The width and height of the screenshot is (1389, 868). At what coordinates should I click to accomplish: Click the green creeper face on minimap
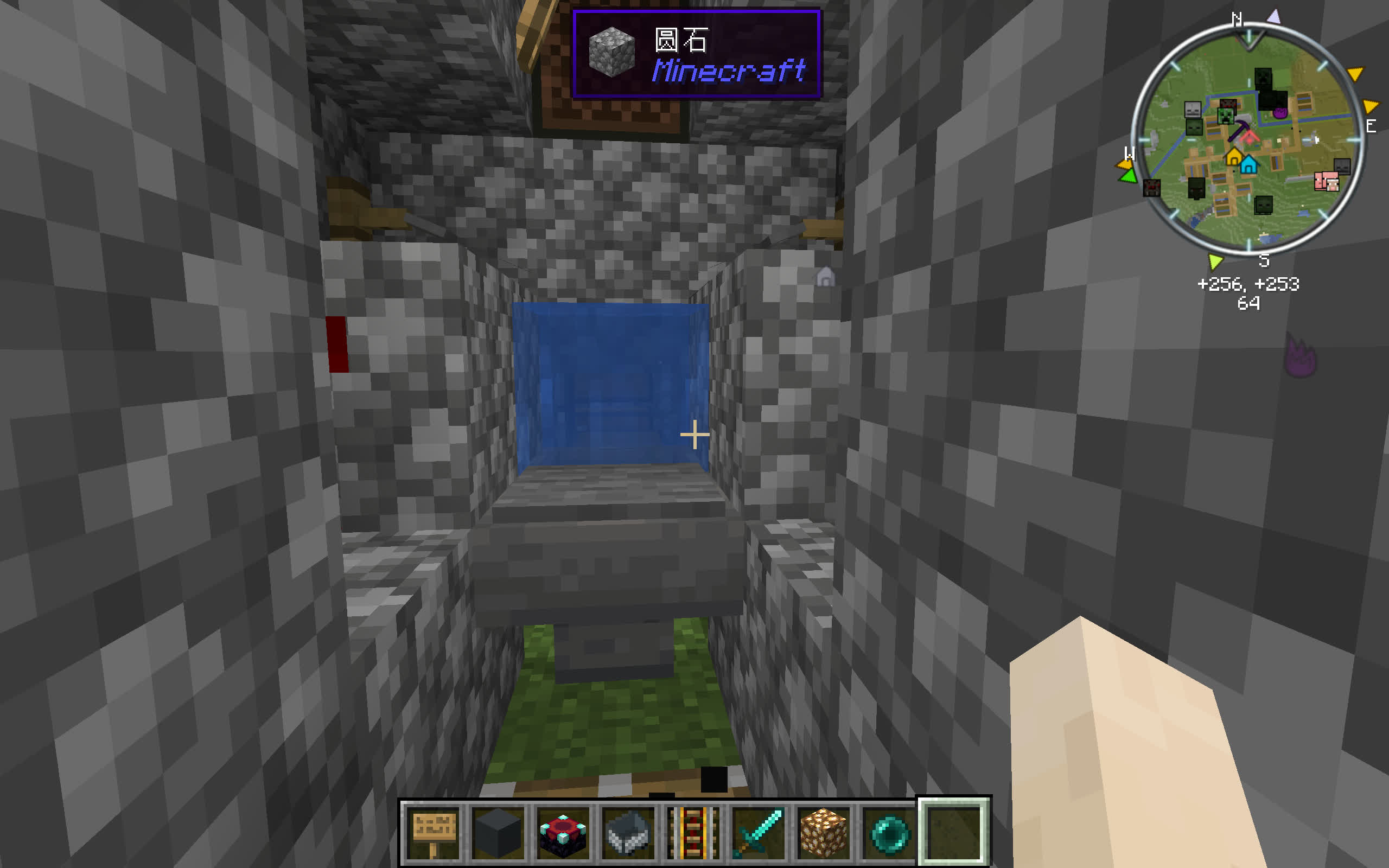coord(1226,117)
